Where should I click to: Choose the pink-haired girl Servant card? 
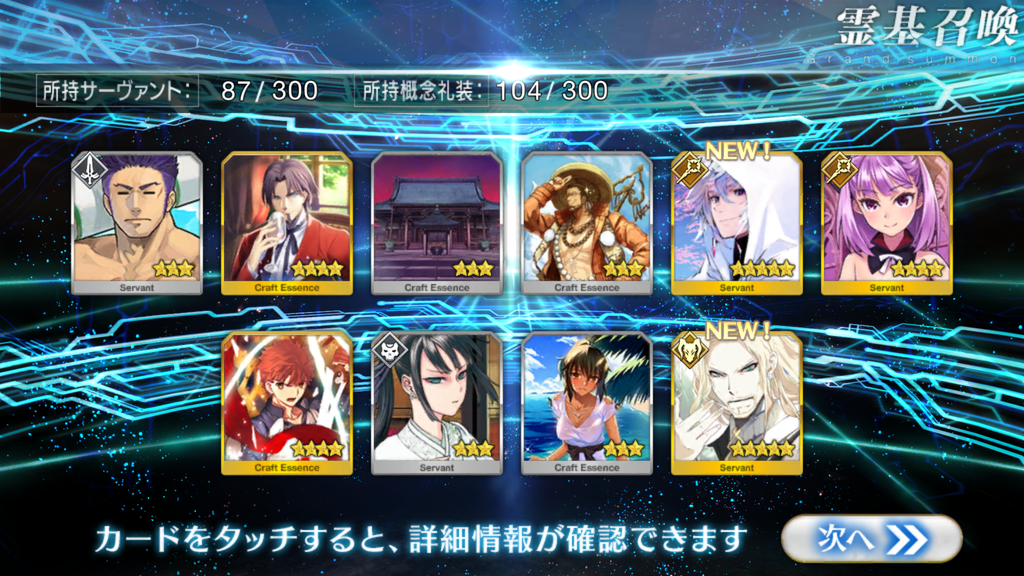[x=887, y=223]
